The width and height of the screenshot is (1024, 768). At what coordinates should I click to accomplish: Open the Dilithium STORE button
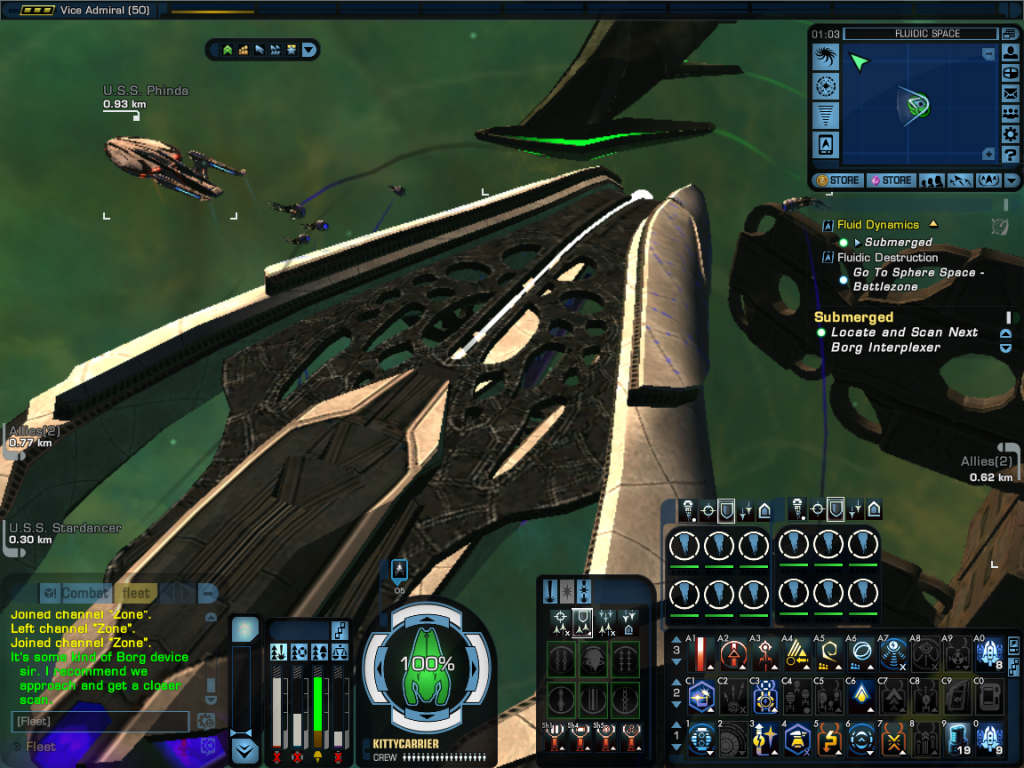coord(890,181)
